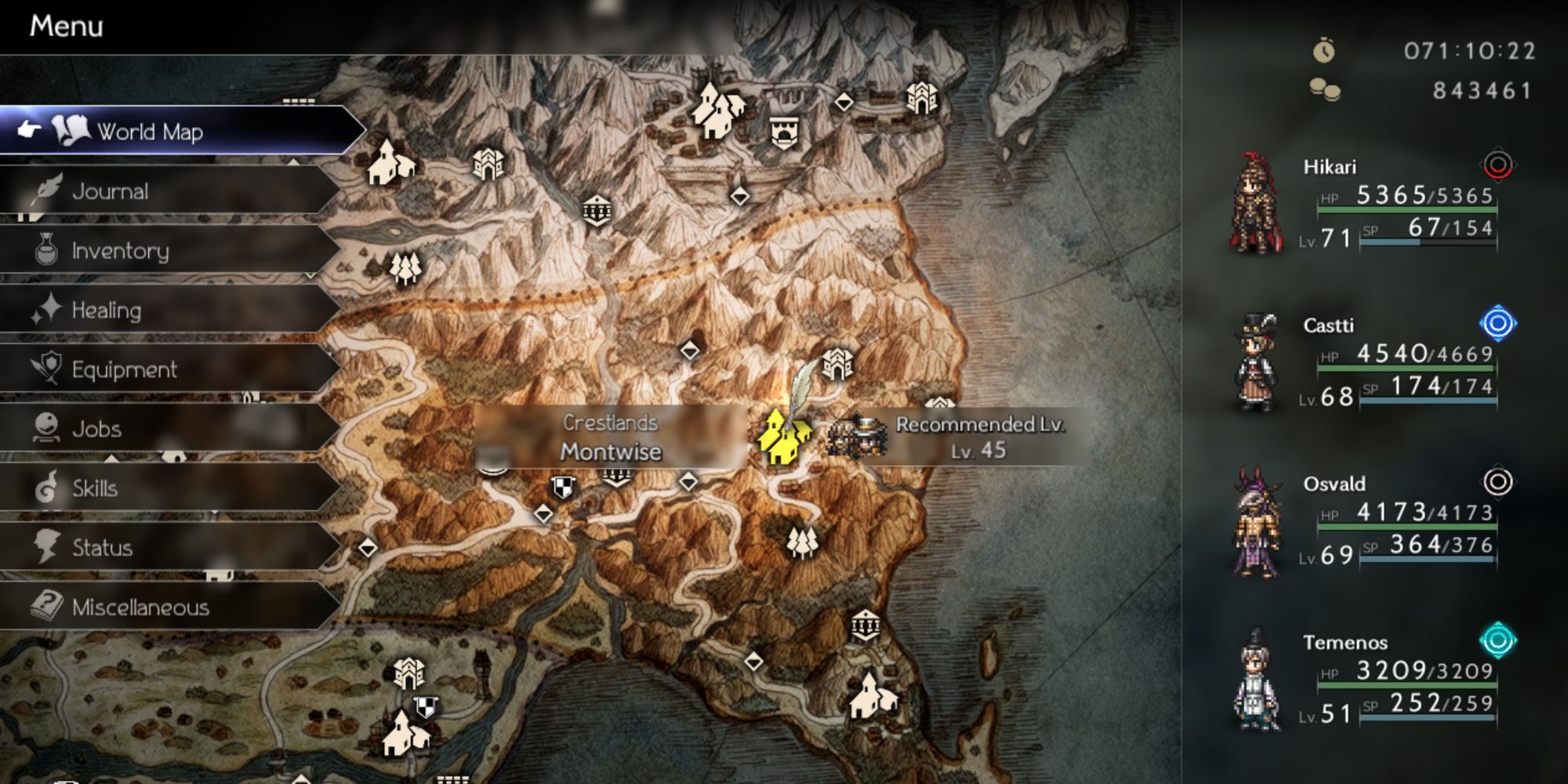Viewport: 1568px width, 784px height.
Task: Click the Miscellaneous book icon
Action: (x=47, y=606)
